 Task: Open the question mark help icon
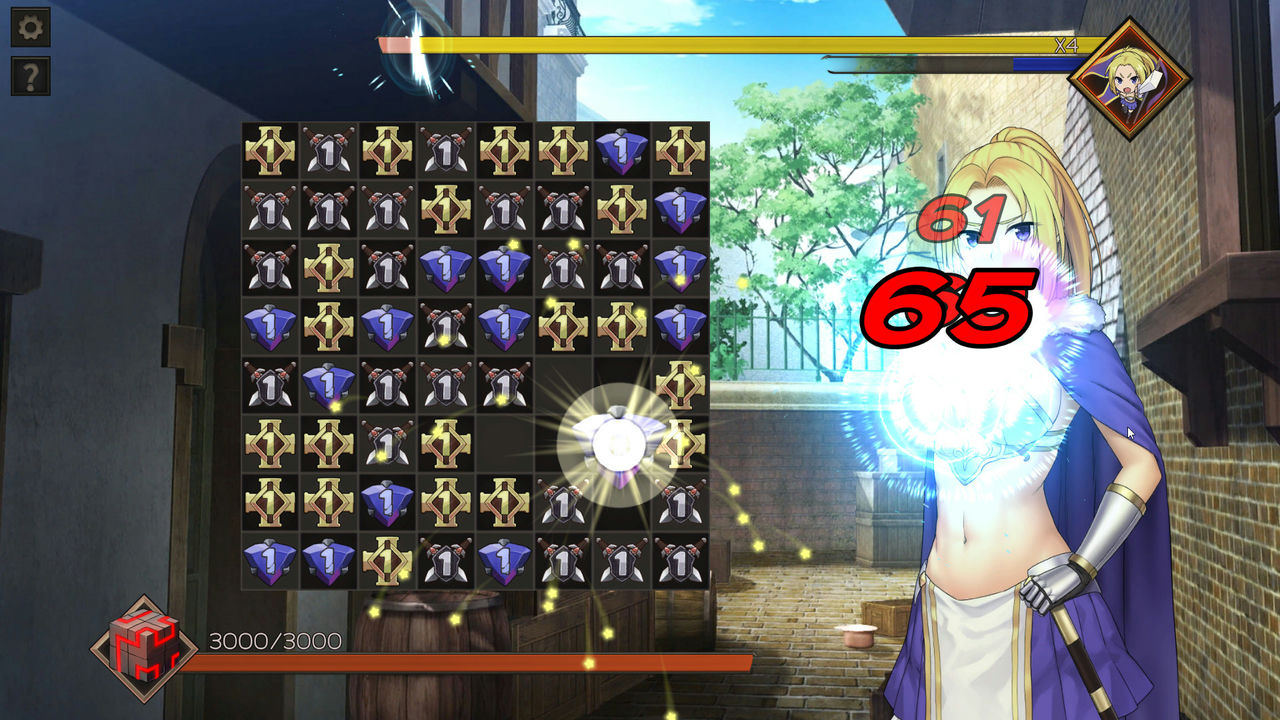click(x=33, y=75)
